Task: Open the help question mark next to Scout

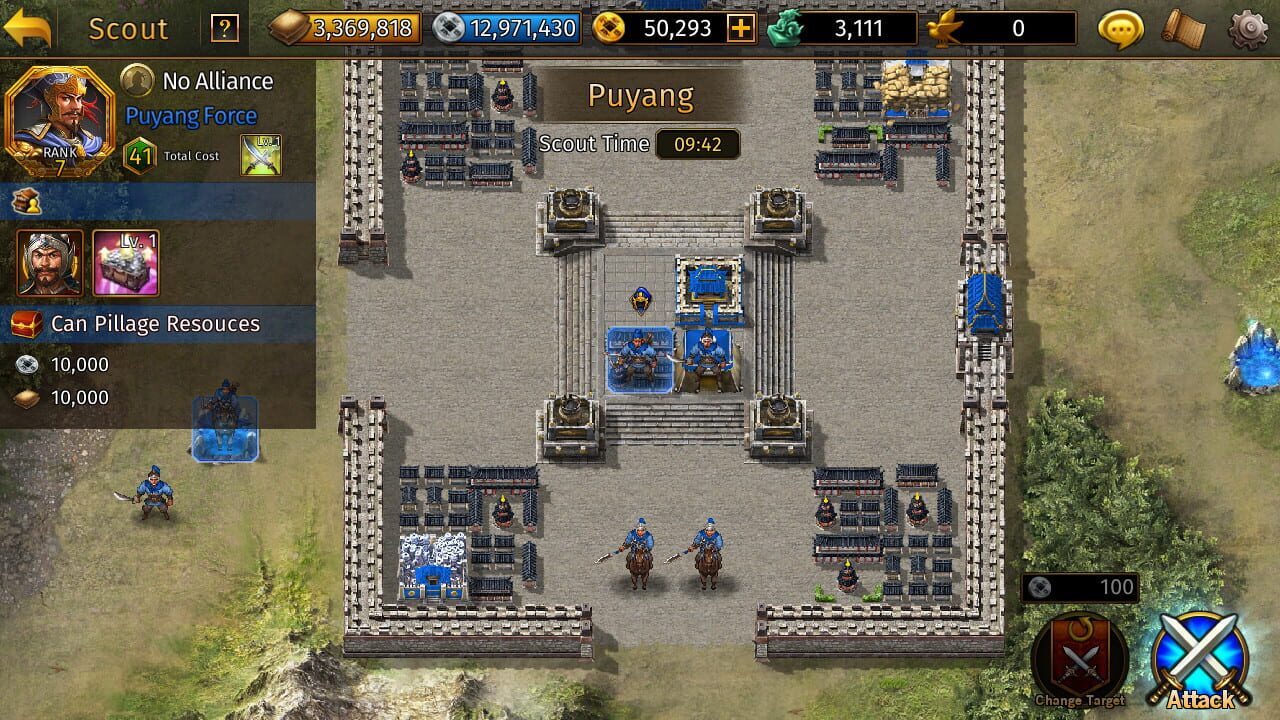Action: [x=224, y=27]
